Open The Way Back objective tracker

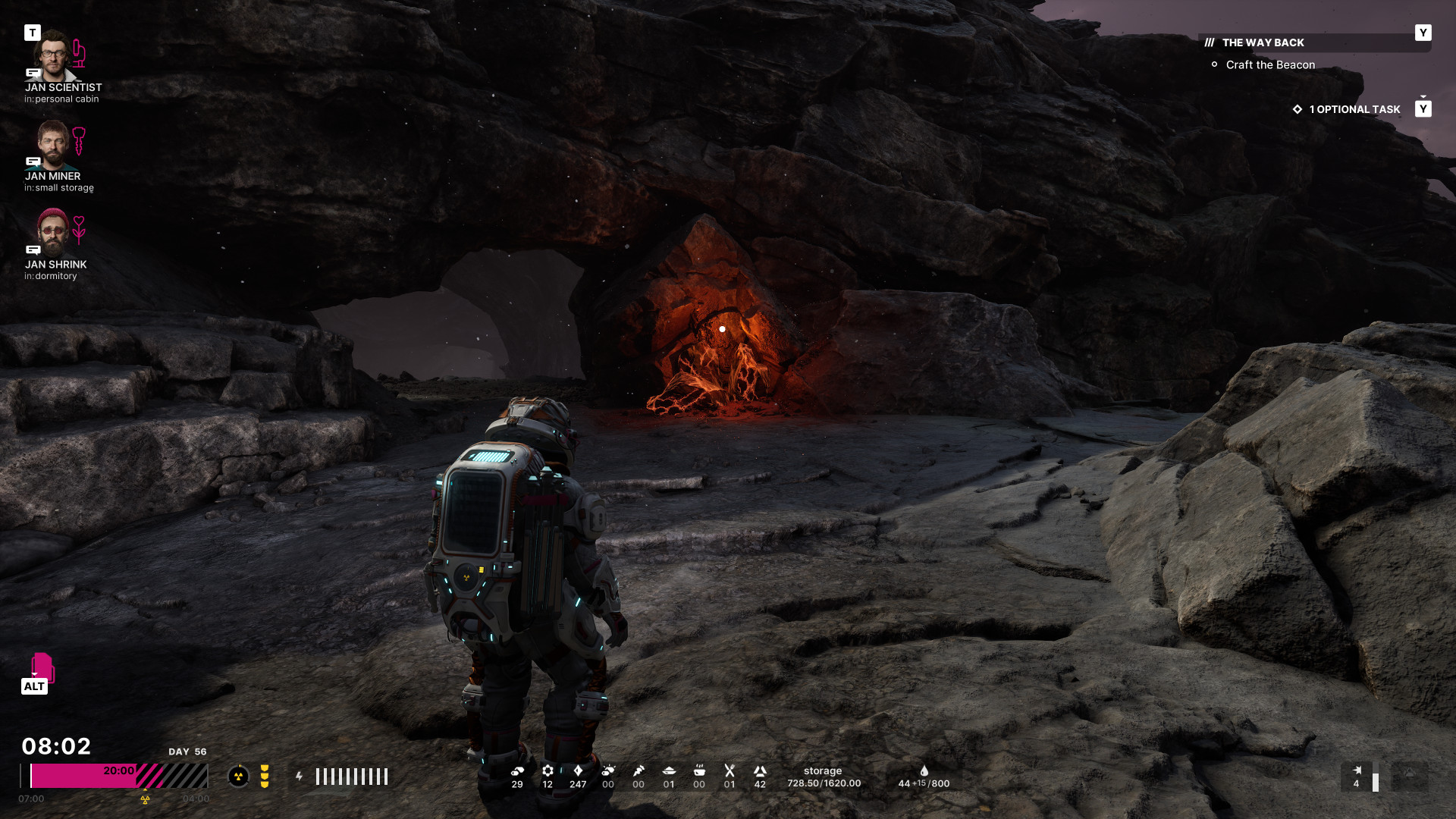[x=1263, y=42]
